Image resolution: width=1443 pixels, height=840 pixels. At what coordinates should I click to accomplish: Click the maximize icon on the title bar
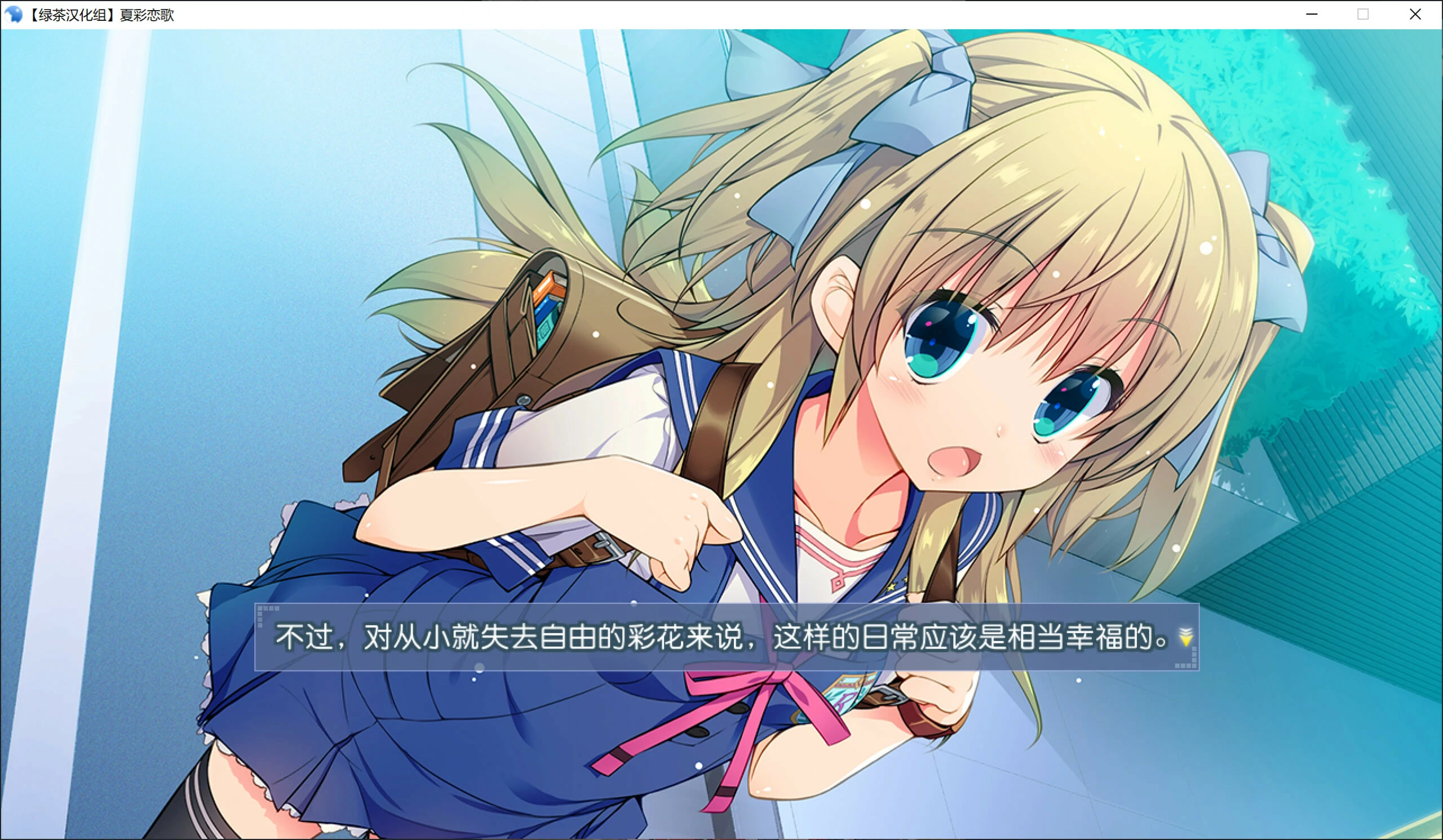[x=1363, y=14]
